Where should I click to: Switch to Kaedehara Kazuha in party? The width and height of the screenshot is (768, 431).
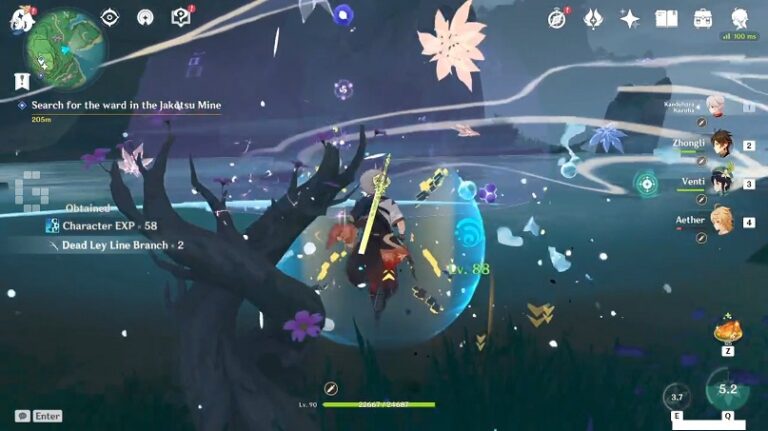pyautogui.click(x=716, y=106)
